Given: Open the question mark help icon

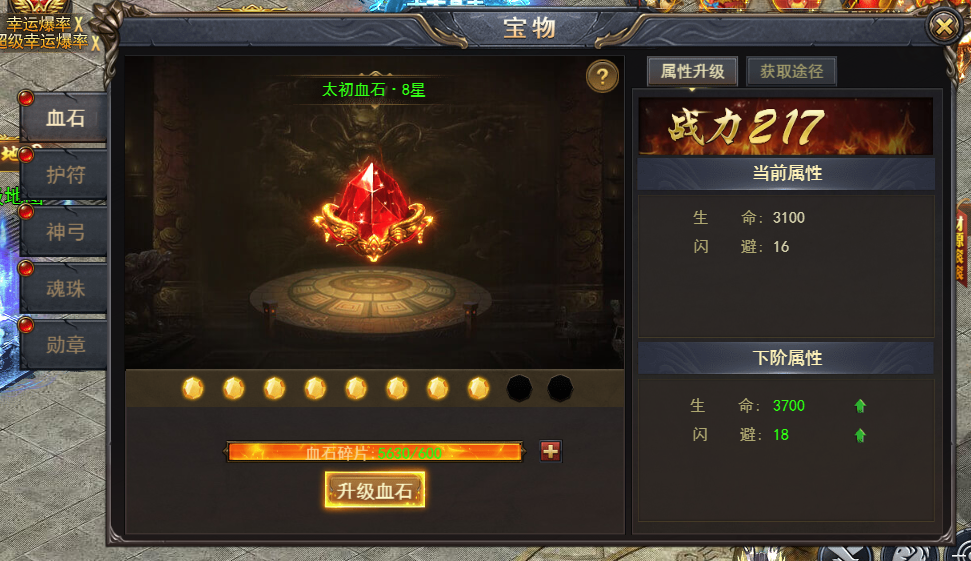Looking at the screenshot, I should [602, 77].
